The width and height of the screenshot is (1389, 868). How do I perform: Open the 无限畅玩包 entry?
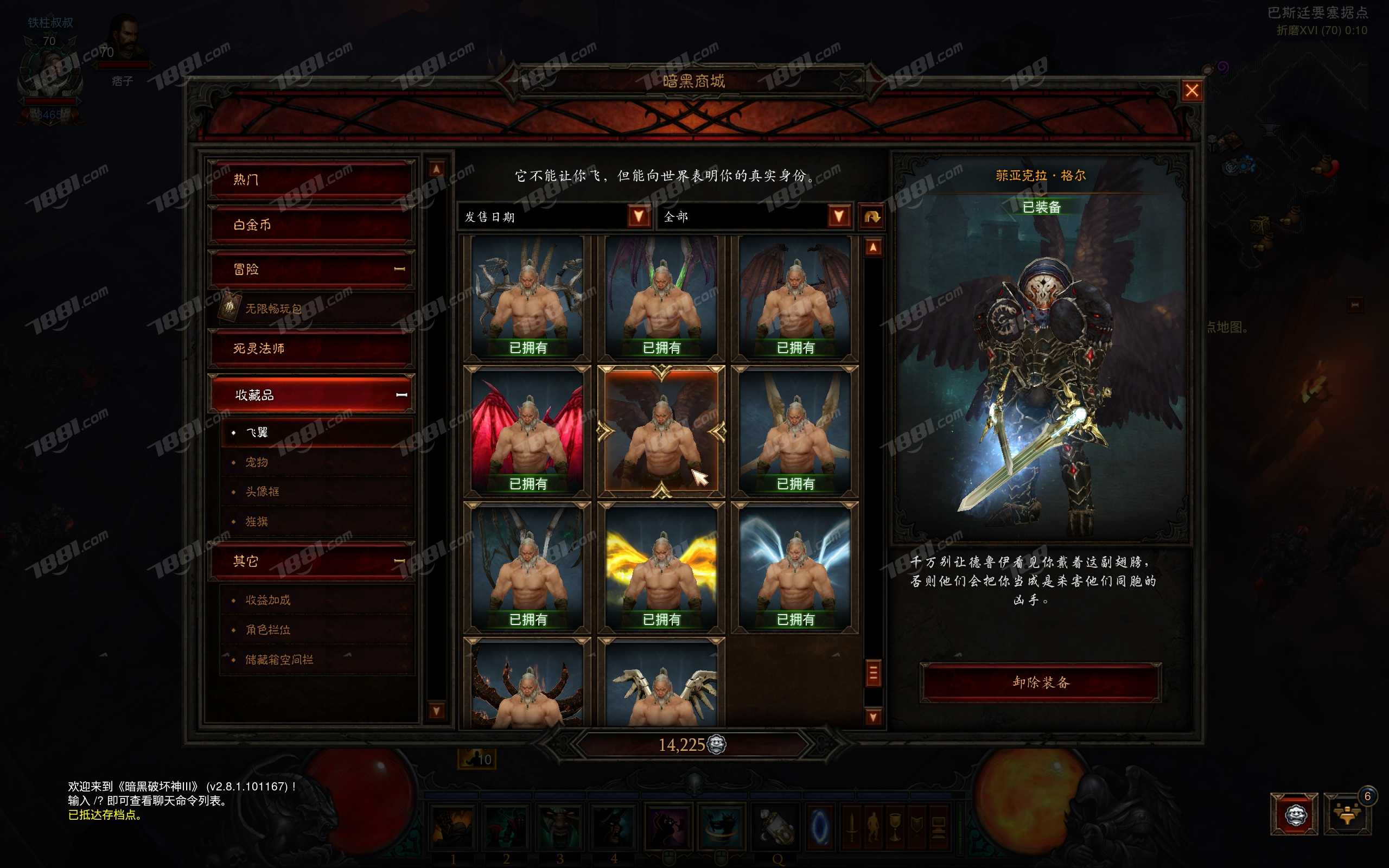[x=273, y=309]
